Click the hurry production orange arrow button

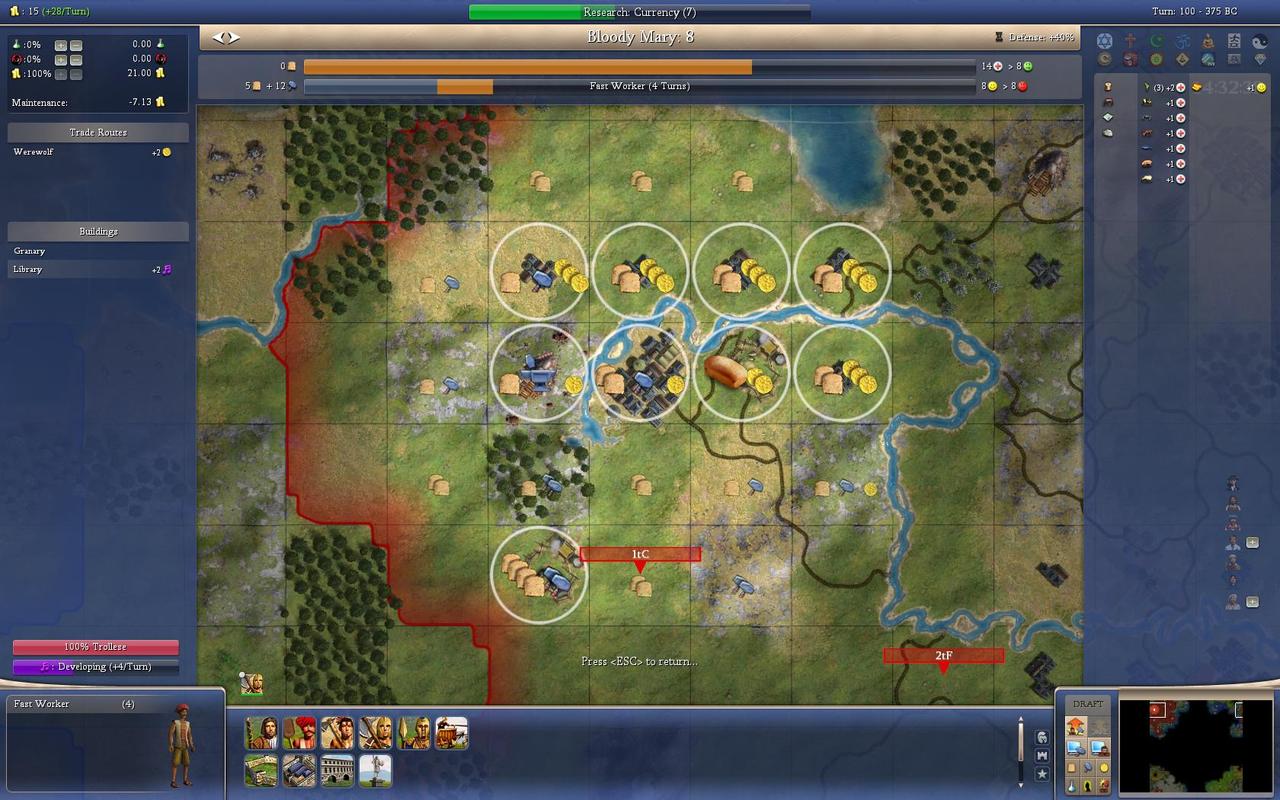point(1077,727)
